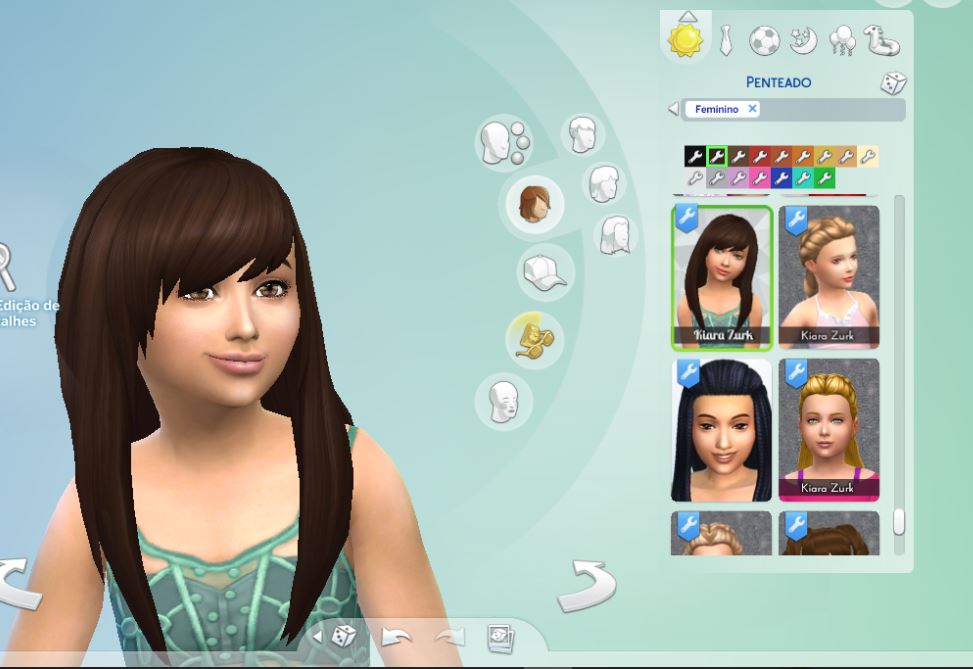
Task: Randomize the hairstyle with the panel dice
Action: click(892, 84)
